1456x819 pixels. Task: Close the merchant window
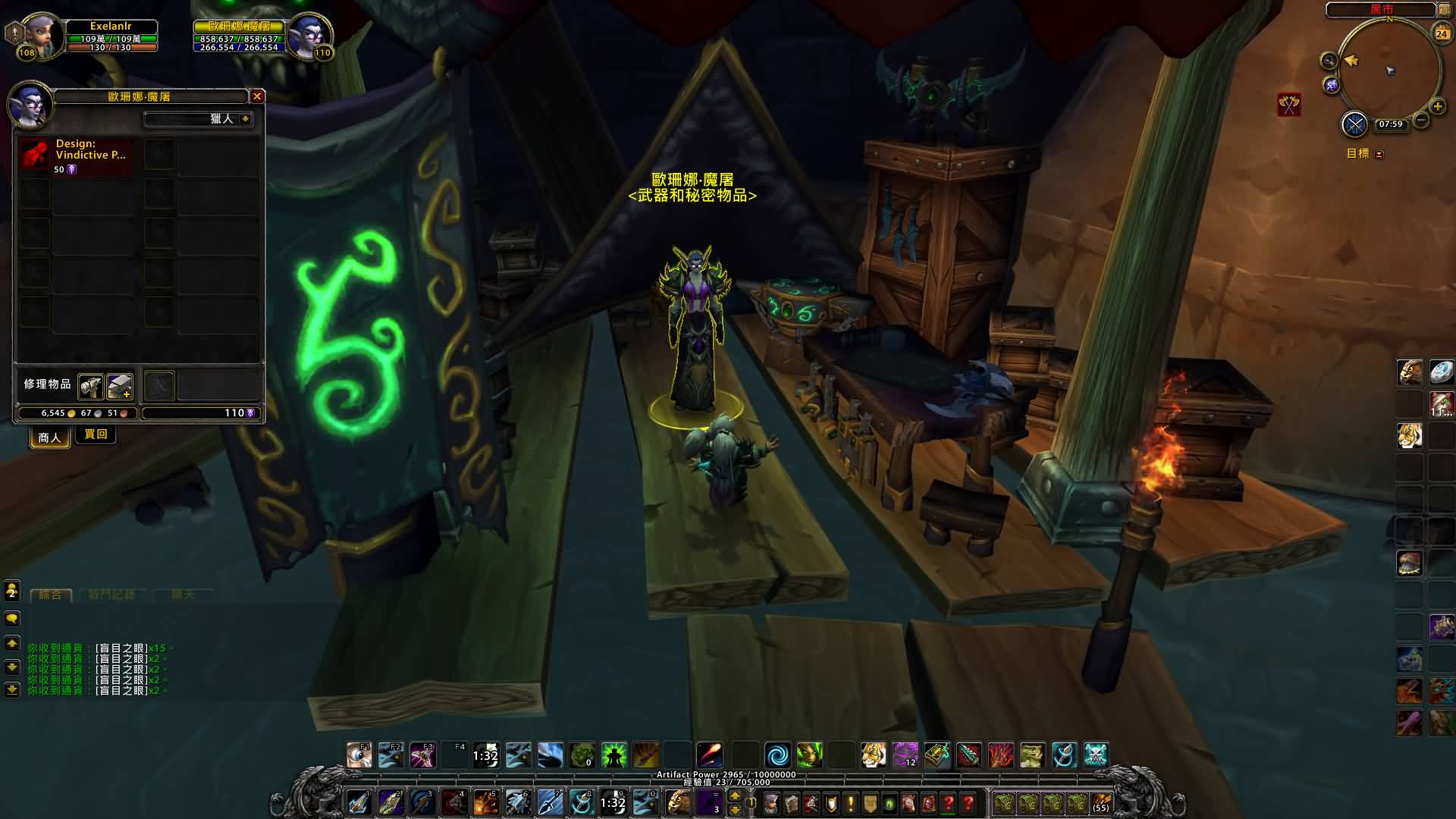point(257,96)
